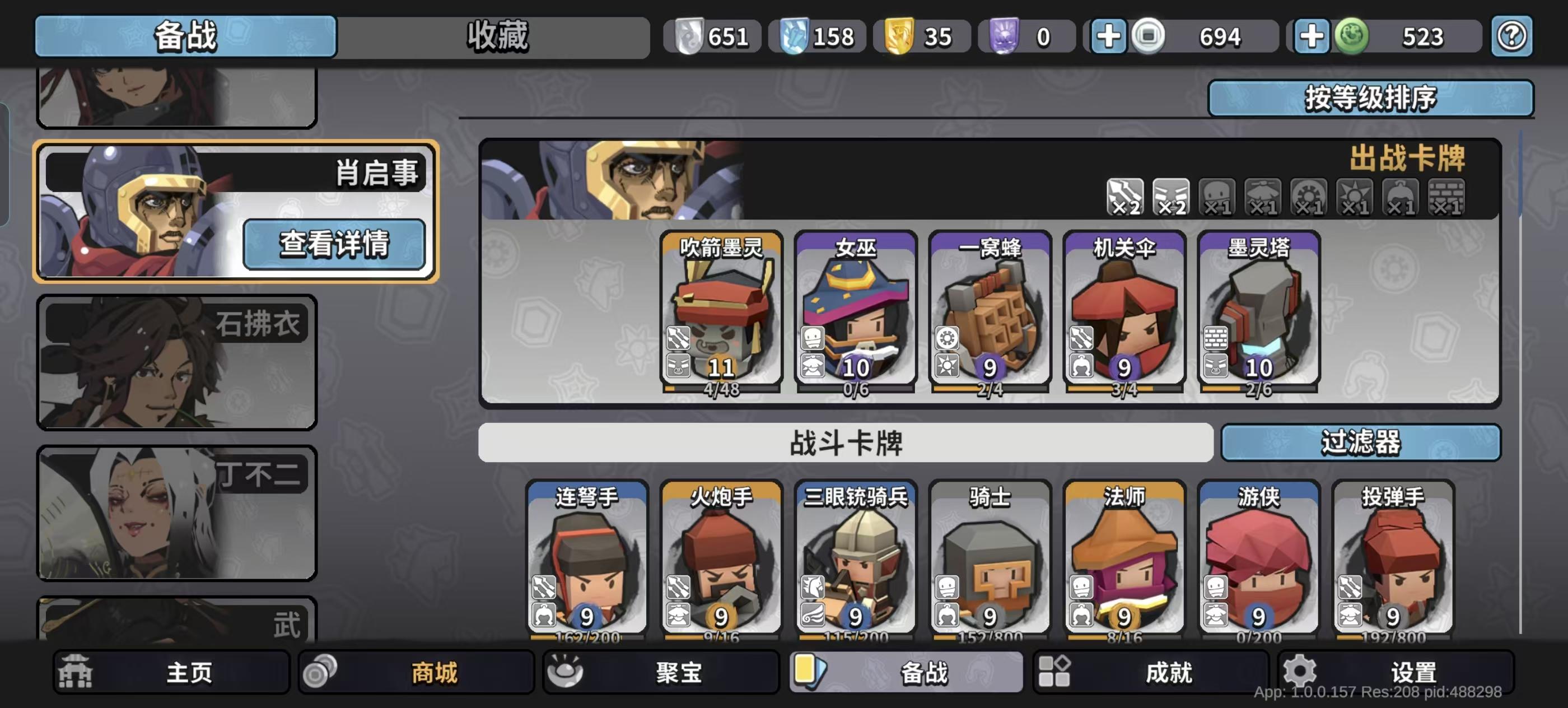
Task: Click the plus button next to 523
Action: pos(1312,36)
